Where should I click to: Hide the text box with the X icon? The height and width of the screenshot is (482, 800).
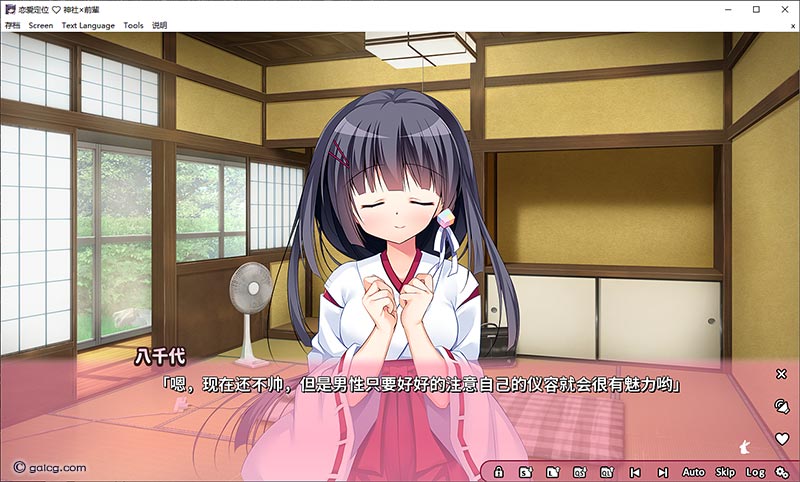coord(782,374)
